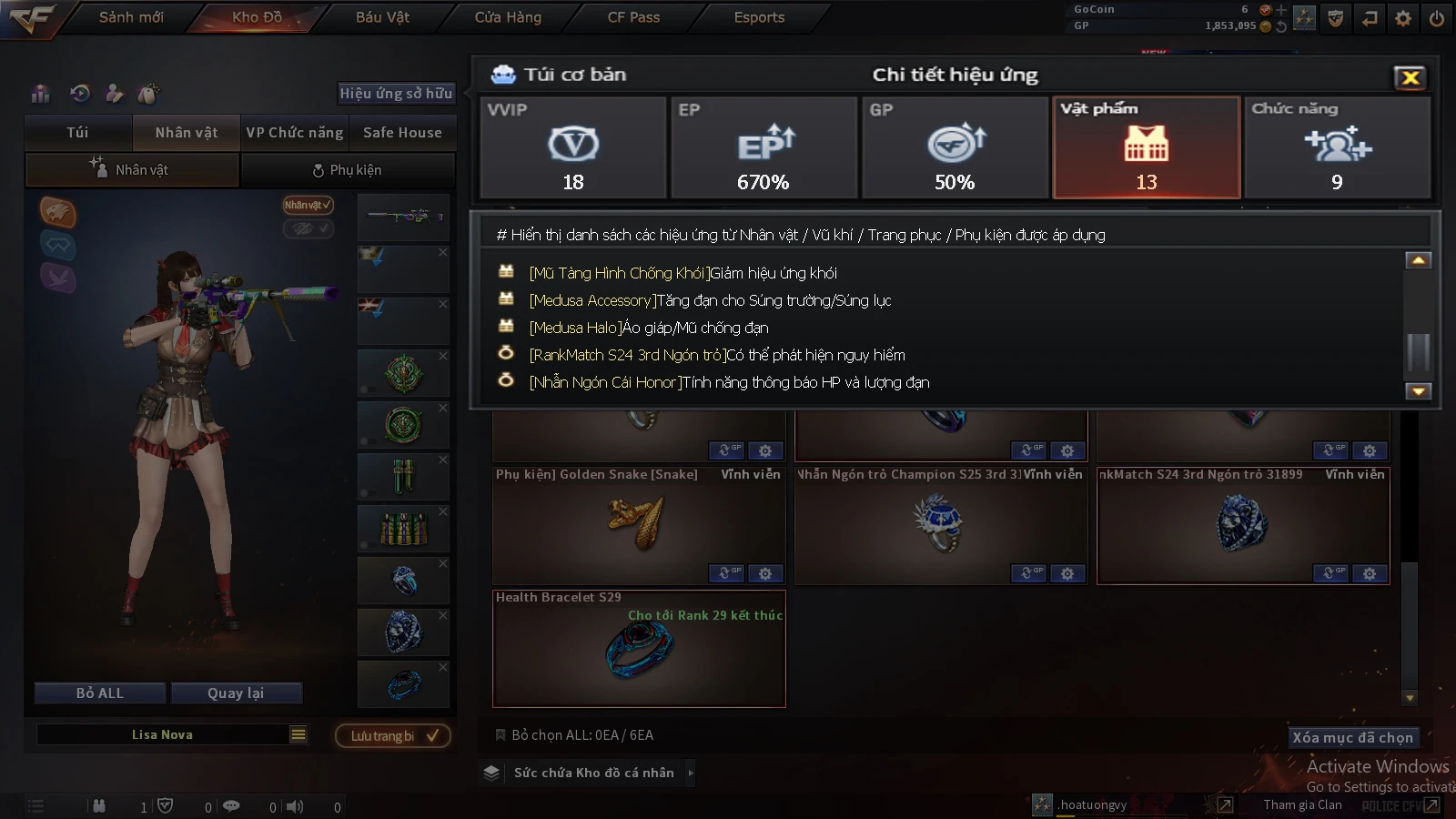Open the settings gear in top bar
The image size is (1456, 819).
1403,18
